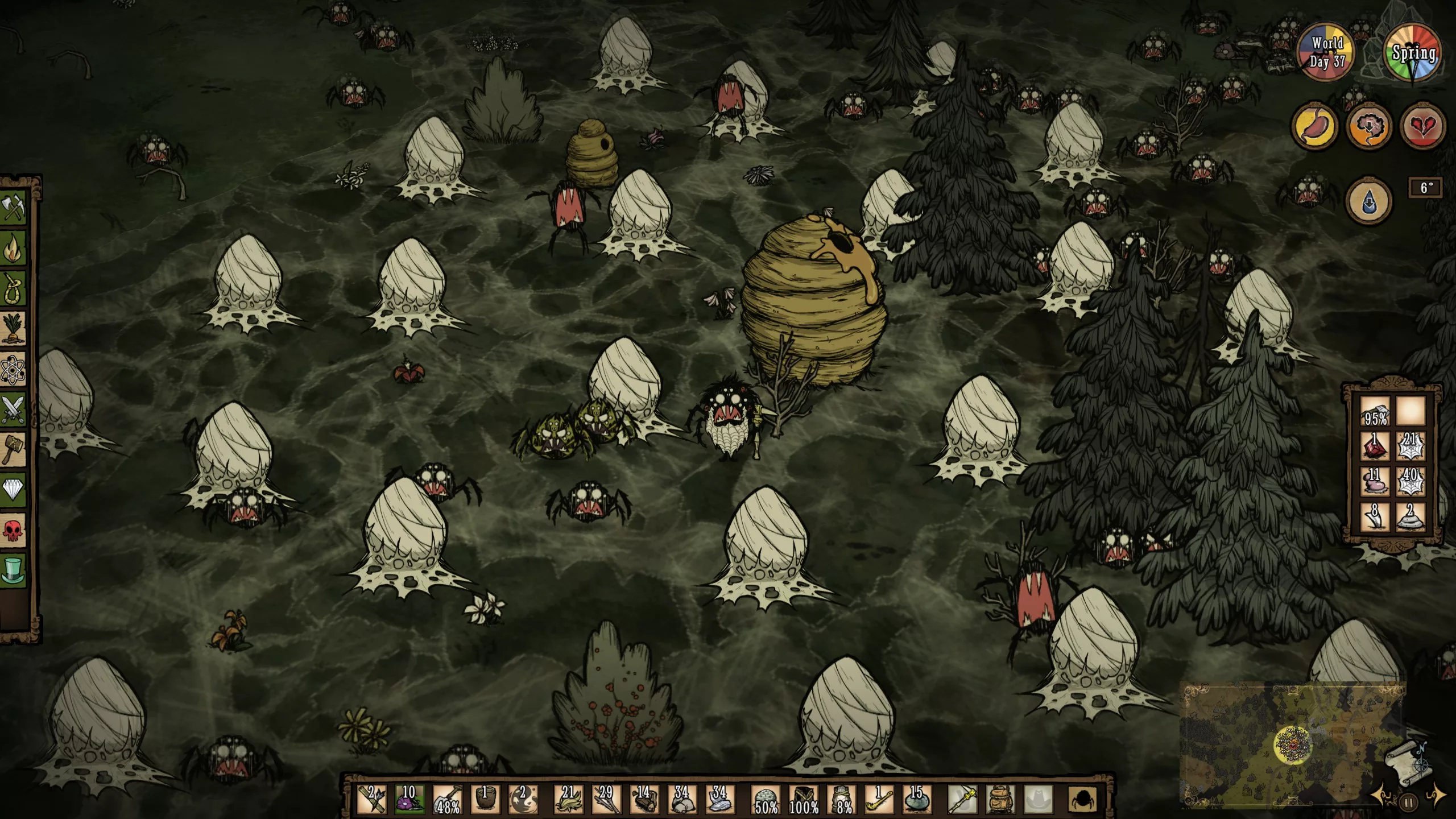Select the red gem in the backpack
Screen dimensions: 1456x819
tap(1375, 445)
